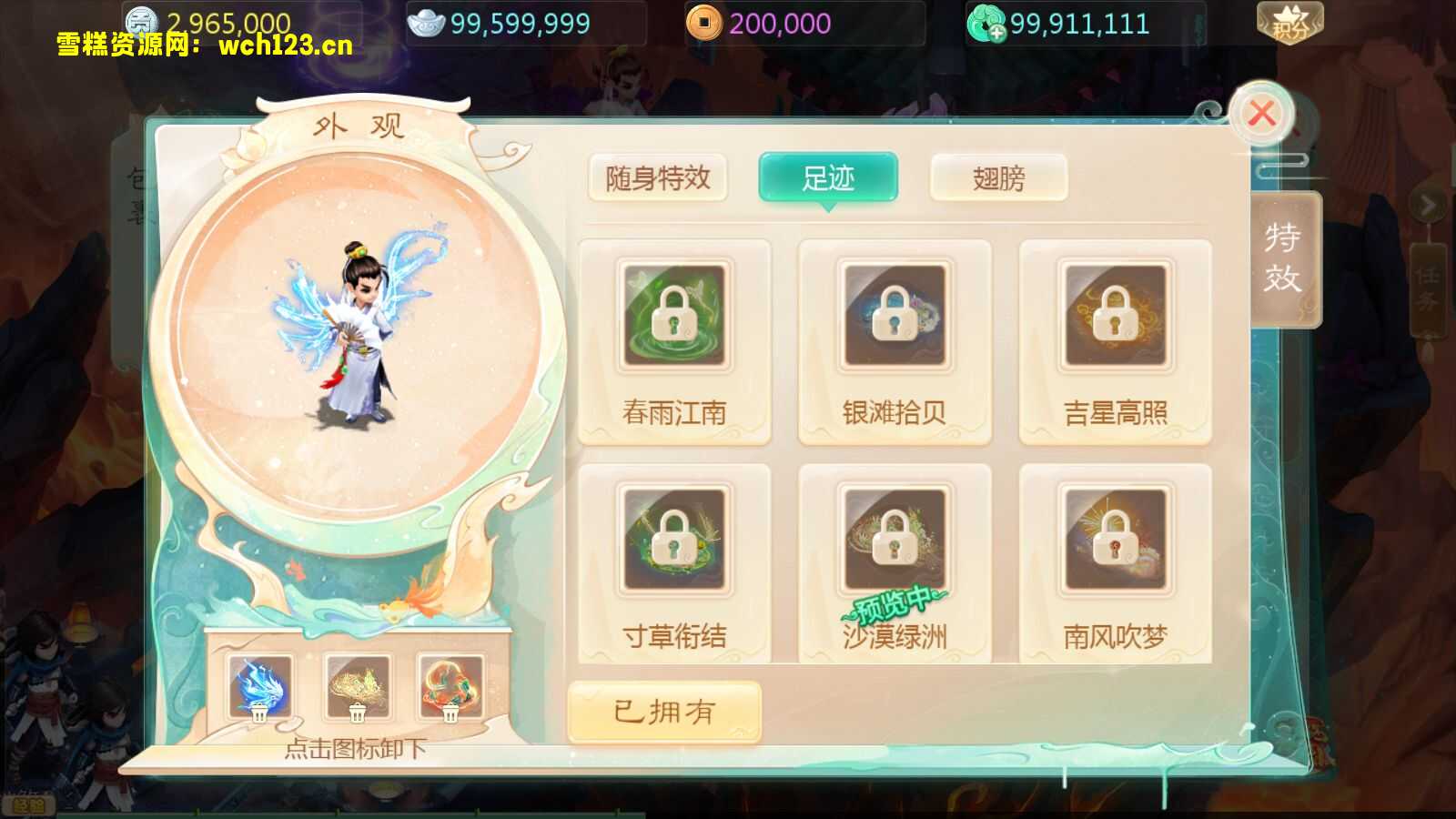Switch to the 随身特效 tab
The width and height of the screenshot is (1456, 819).
click(657, 179)
